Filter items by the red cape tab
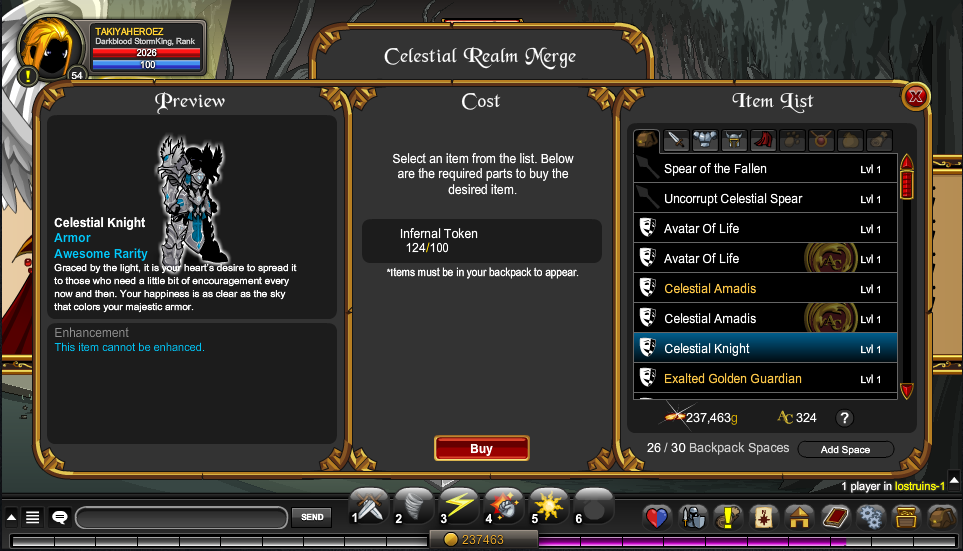 coord(764,140)
